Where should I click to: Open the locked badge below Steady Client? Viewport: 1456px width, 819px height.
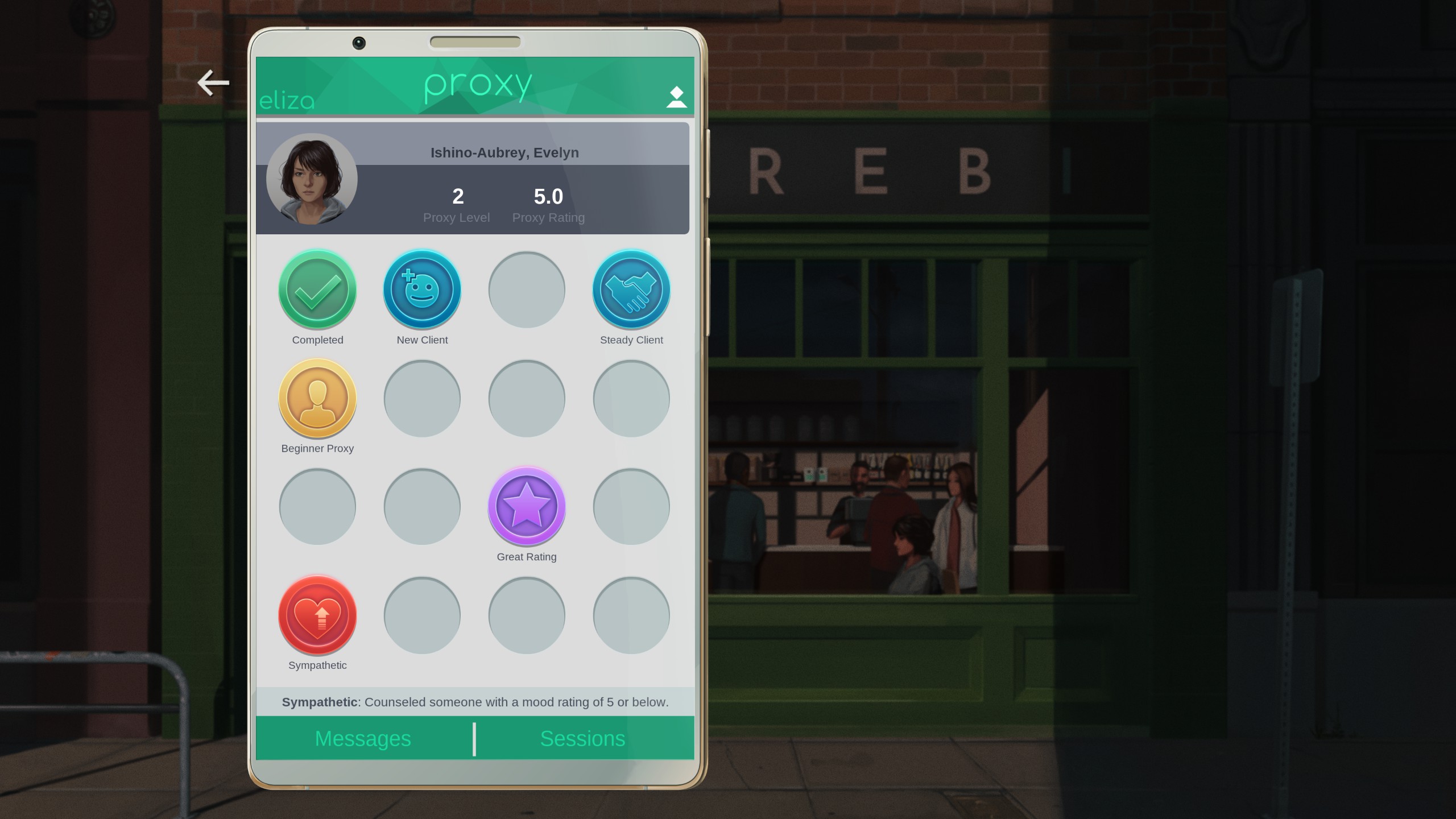[631, 398]
